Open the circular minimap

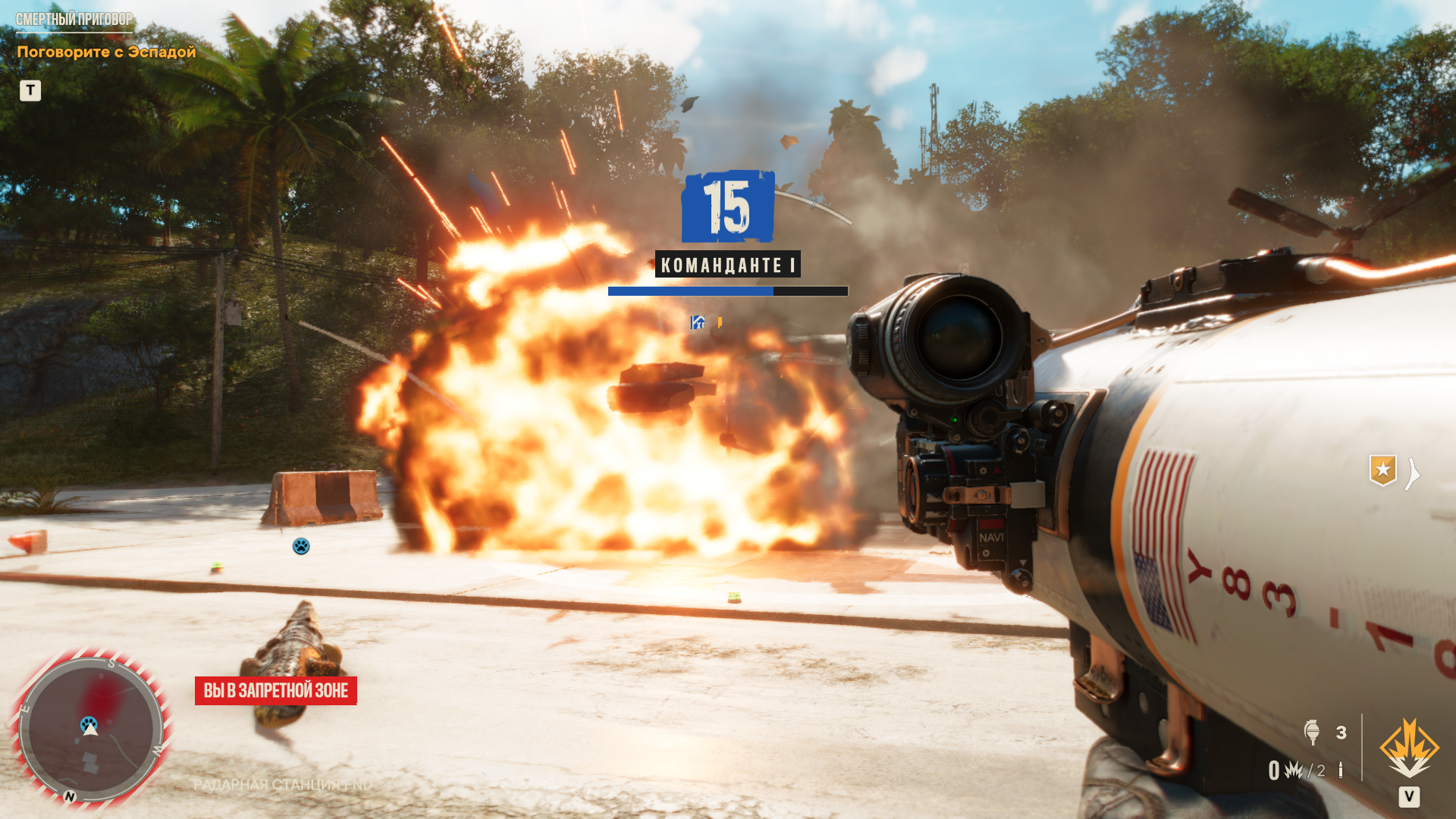91,730
